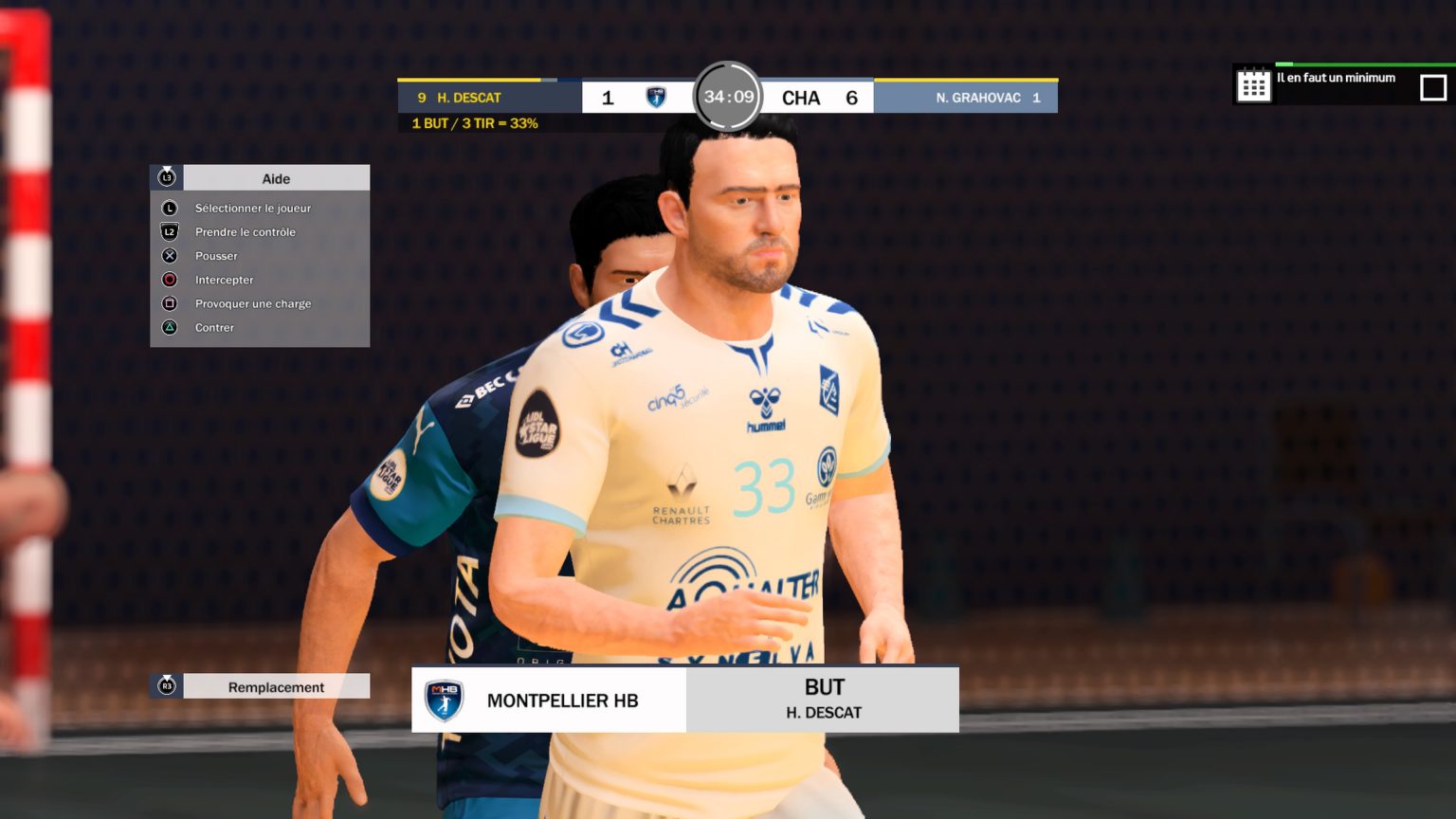Collapse the BUT goal banner
The height and width of the screenshot is (819, 1456).
coord(821,699)
